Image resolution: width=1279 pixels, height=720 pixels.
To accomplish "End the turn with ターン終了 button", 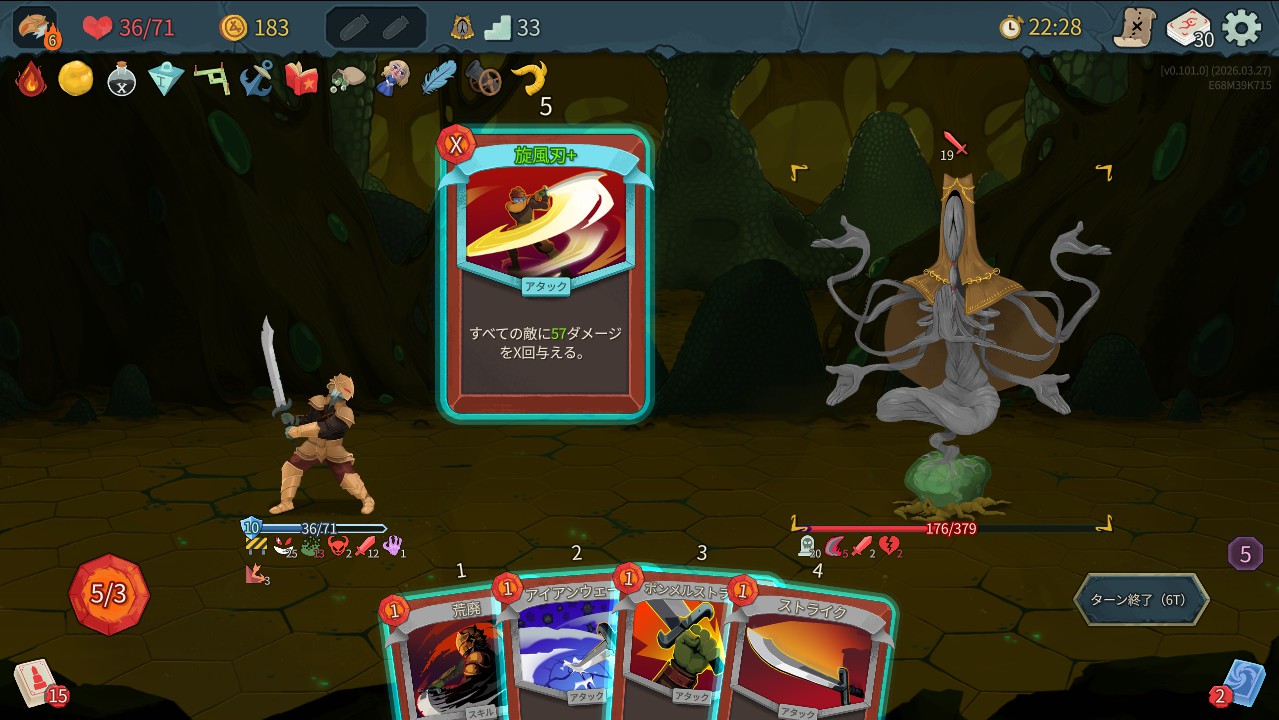I will pyautogui.click(x=1140, y=600).
